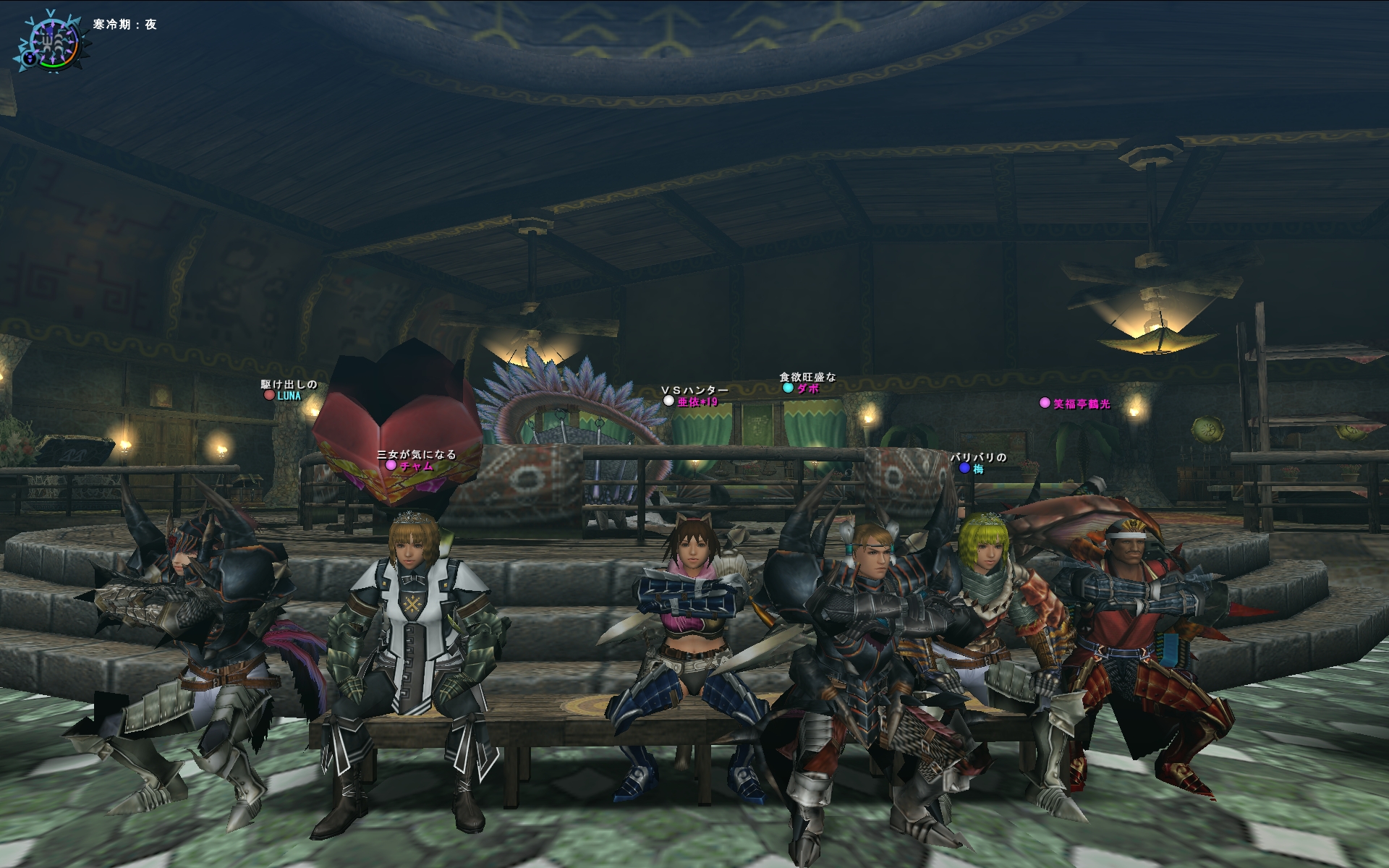
Task: Select the 梅 player name tag
Action: (978, 469)
